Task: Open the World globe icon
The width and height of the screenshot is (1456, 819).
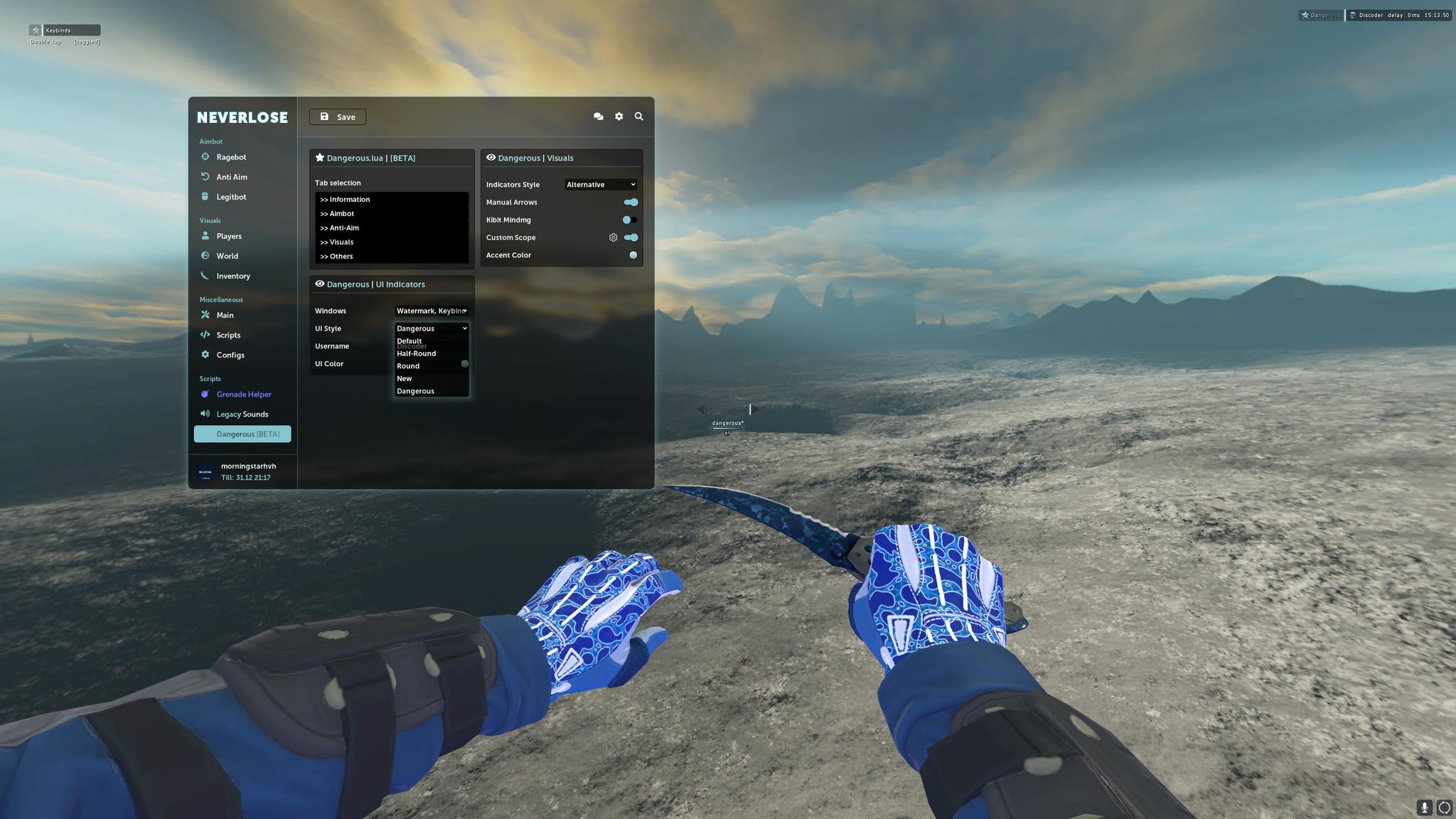Action: 205,255
